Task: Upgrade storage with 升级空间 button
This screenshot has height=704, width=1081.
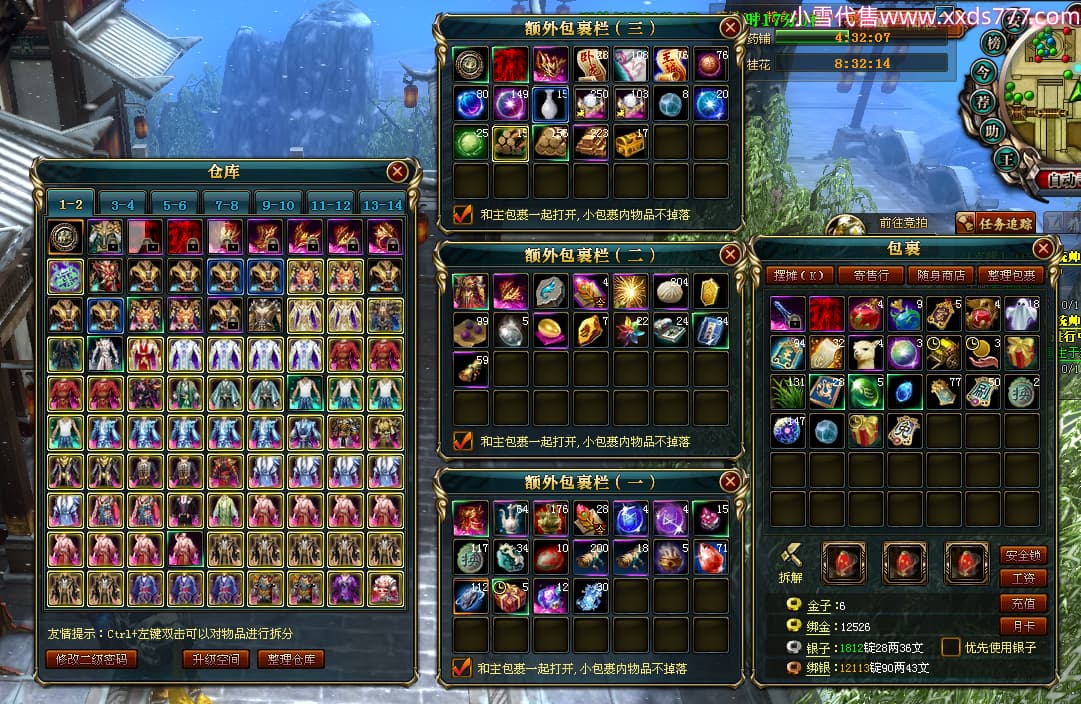Action: click(215, 659)
